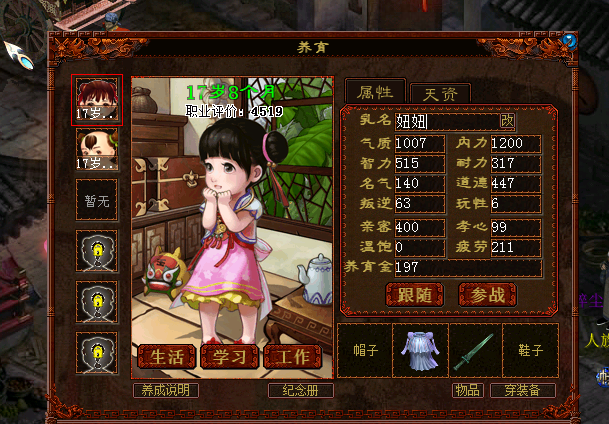This screenshot has height=424, width=609.
Task: Select the 鞋子 equipment slot
Action: (530, 350)
